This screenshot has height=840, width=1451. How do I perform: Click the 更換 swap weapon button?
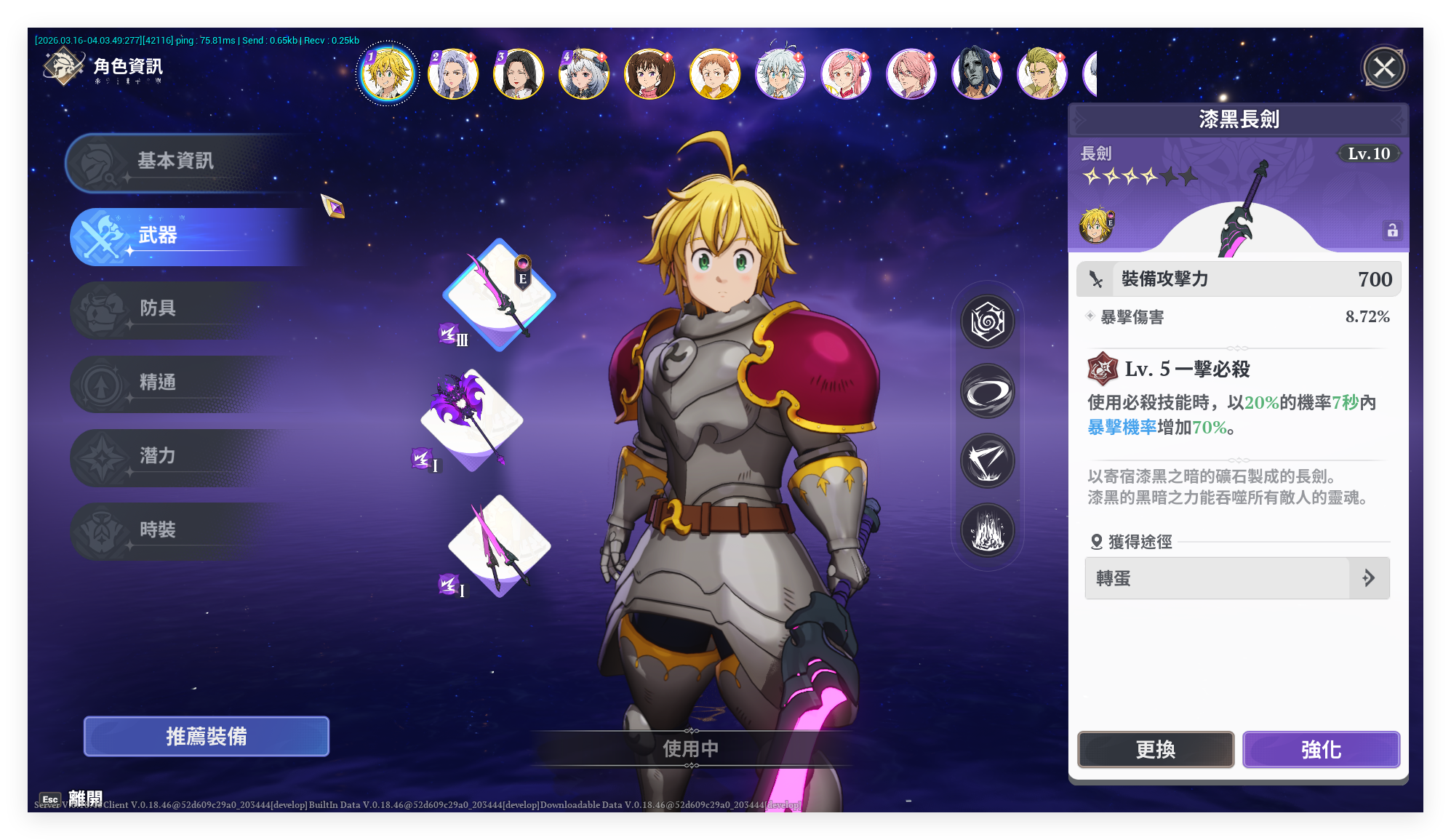pos(1156,750)
